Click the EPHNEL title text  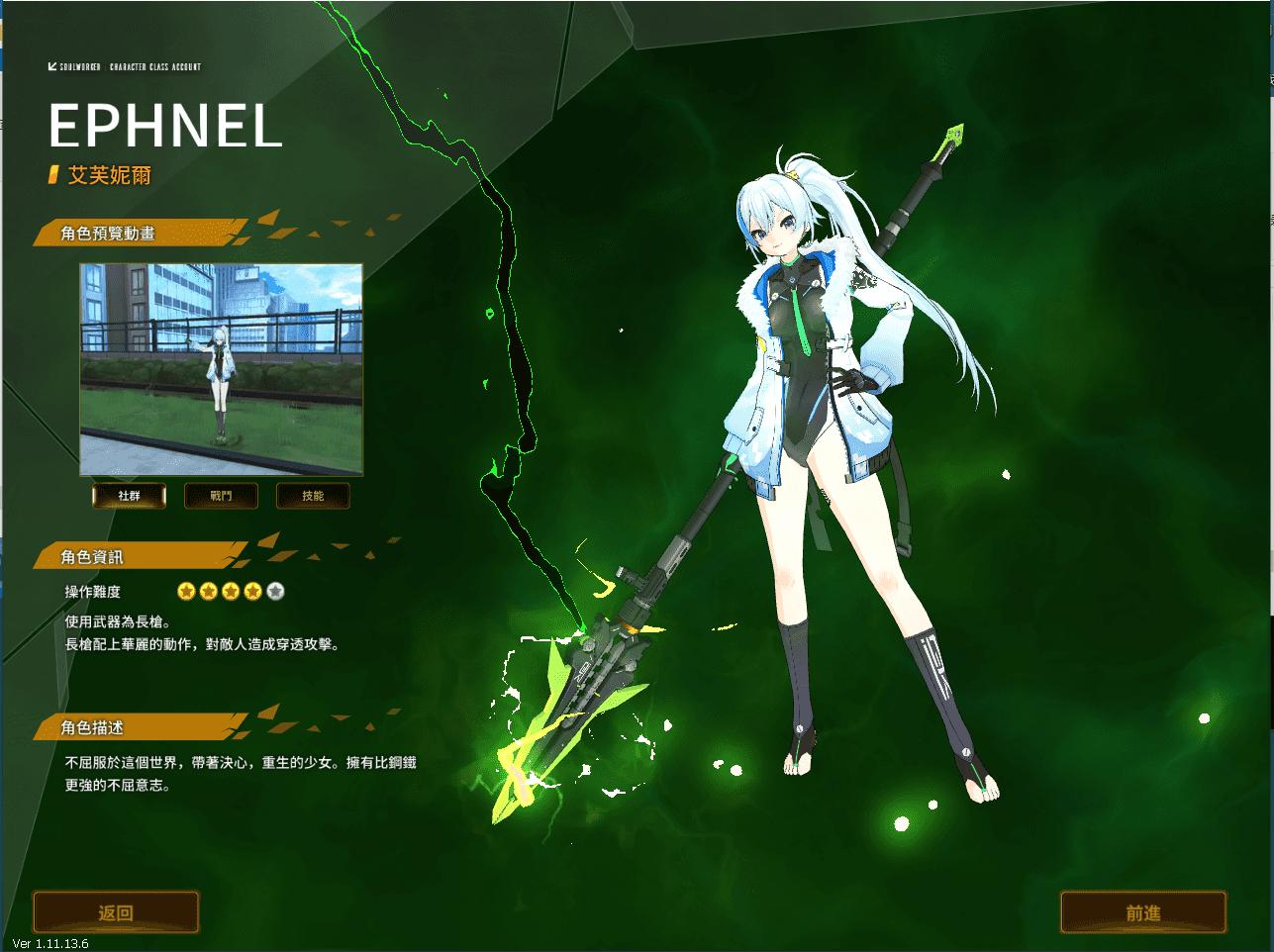pyautogui.click(x=164, y=127)
